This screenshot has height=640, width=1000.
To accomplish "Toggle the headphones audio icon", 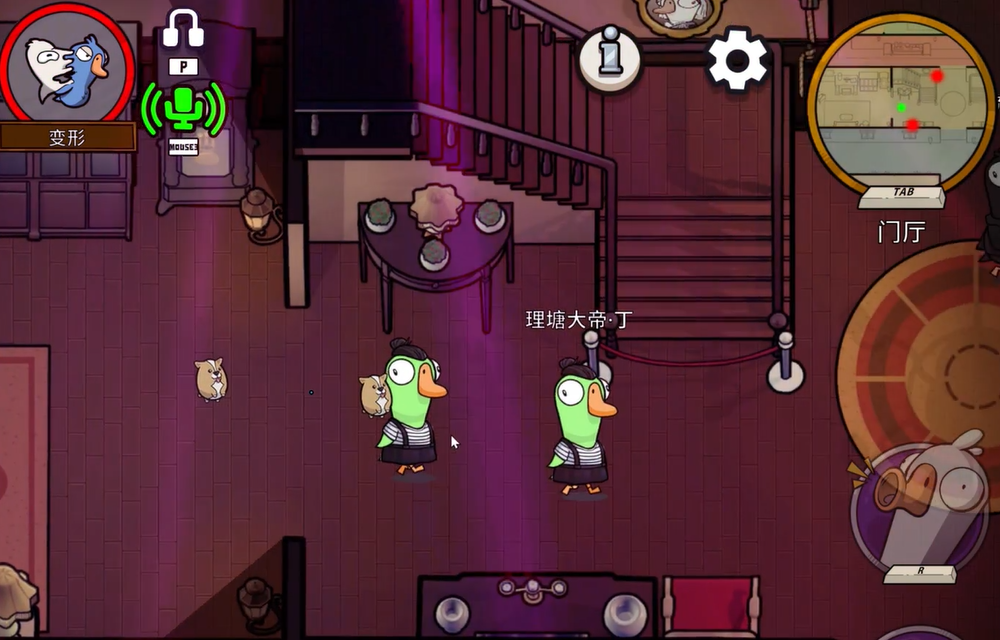I will [x=183, y=29].
